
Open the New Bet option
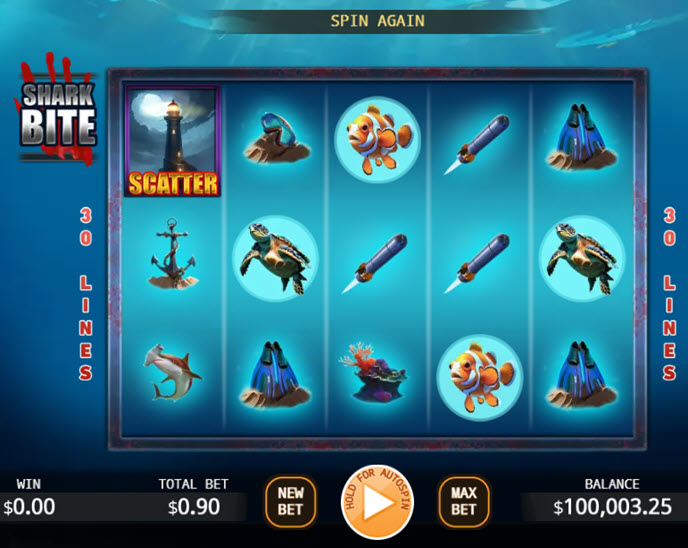(x=290, y=502)
